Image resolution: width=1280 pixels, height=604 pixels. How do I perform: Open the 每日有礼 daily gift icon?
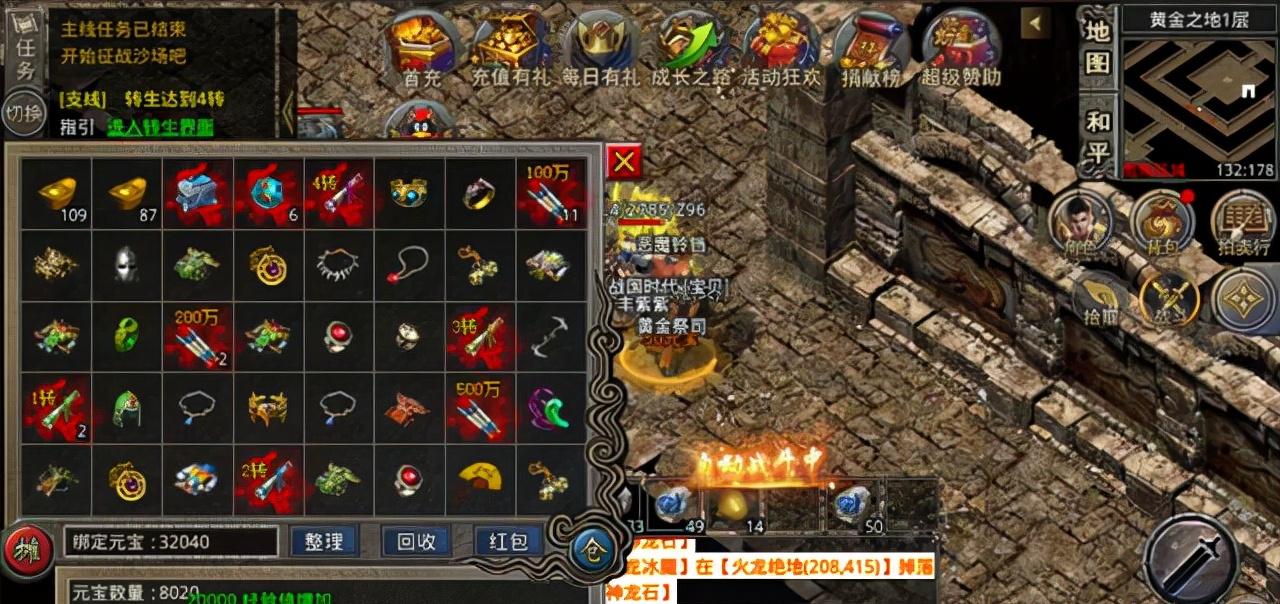(598, 45)
